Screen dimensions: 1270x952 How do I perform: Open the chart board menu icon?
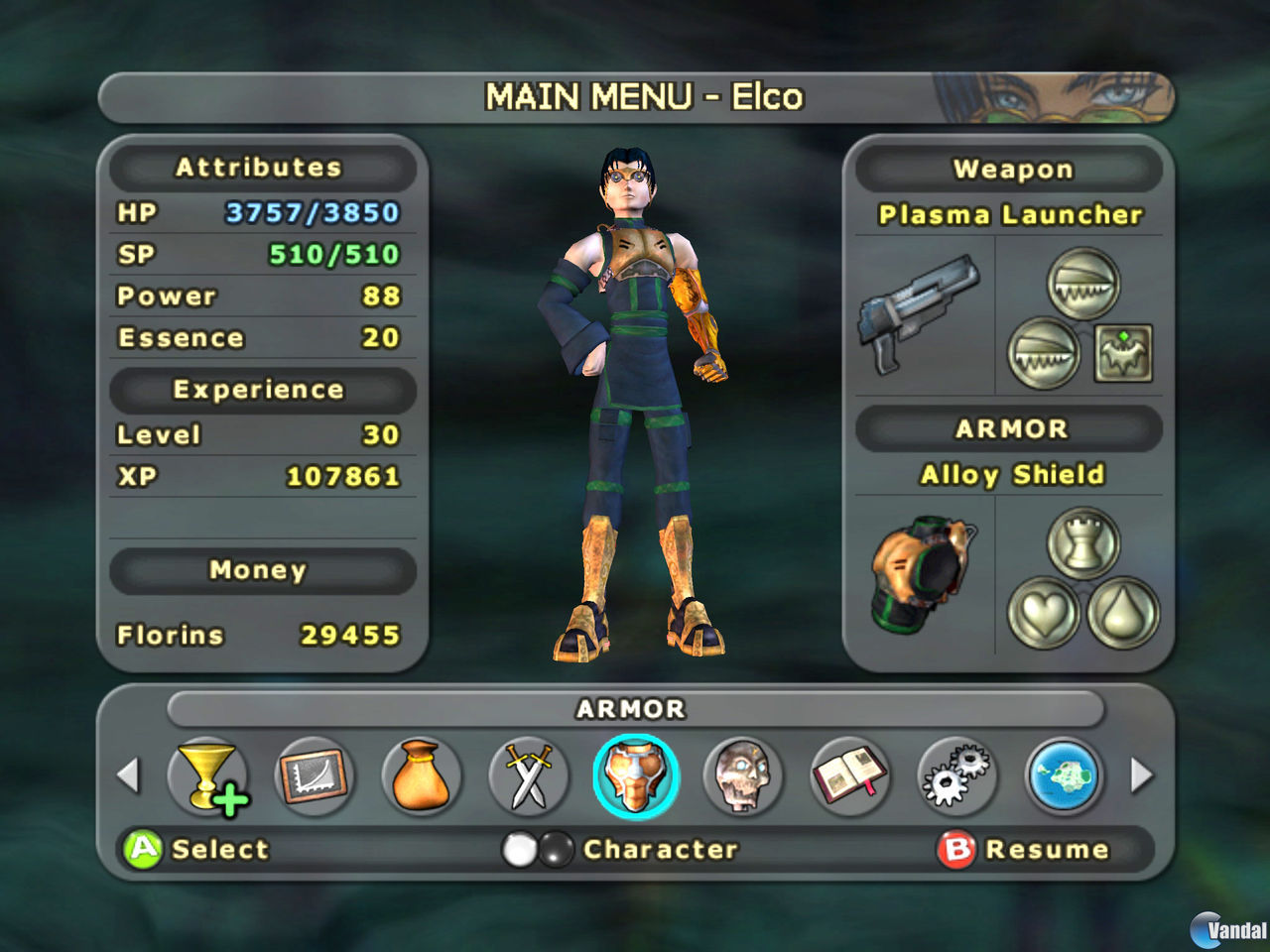click(x=315, y=776)
